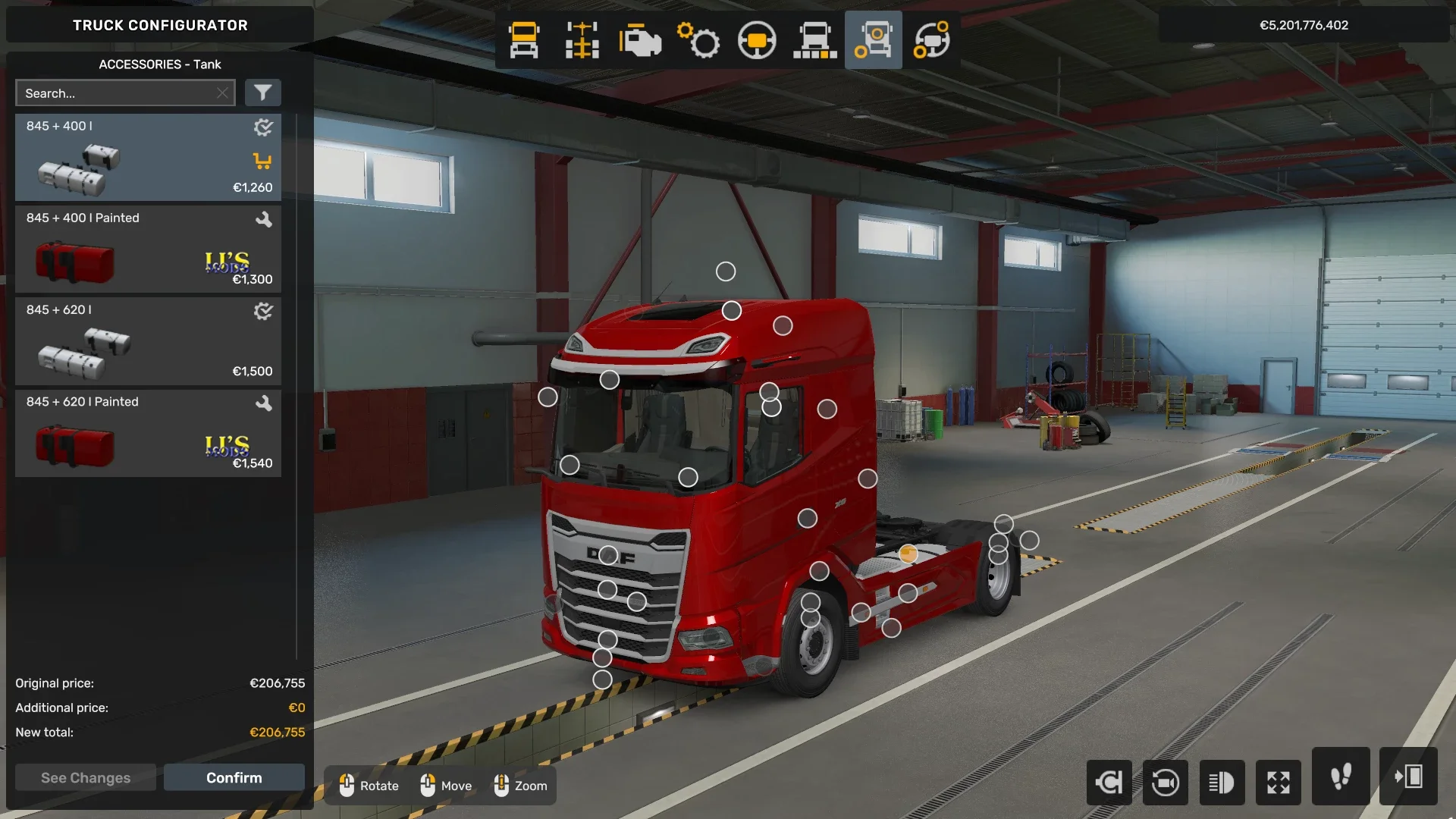Viewport: 1456px width, 819px height.
Task: Enable walk-around camera mode
Action: coord(1340,783)
